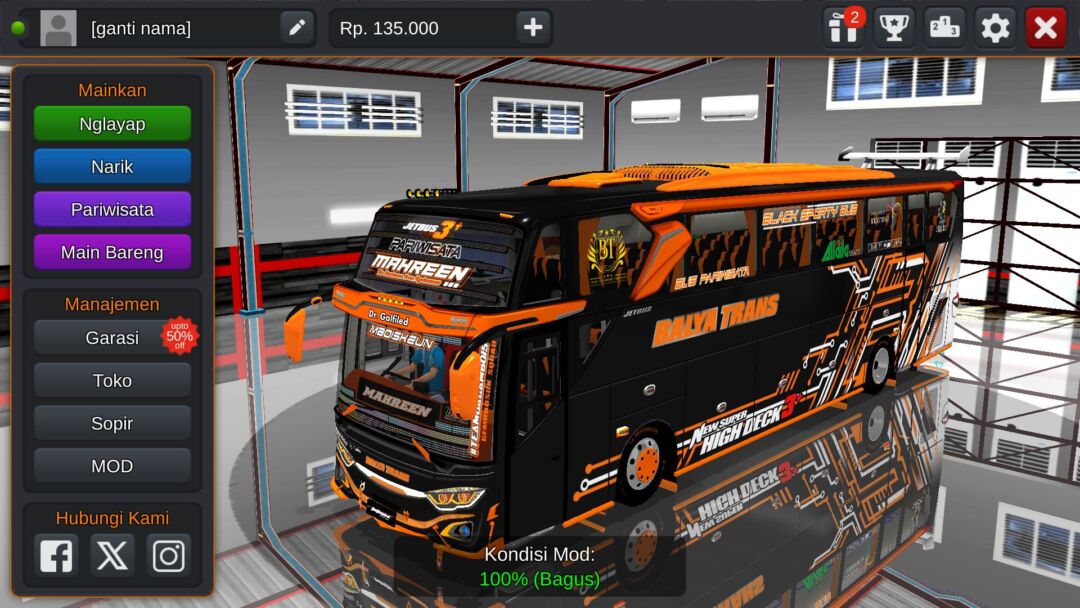
Task: Close the game with the red X
Action: 1046,28
